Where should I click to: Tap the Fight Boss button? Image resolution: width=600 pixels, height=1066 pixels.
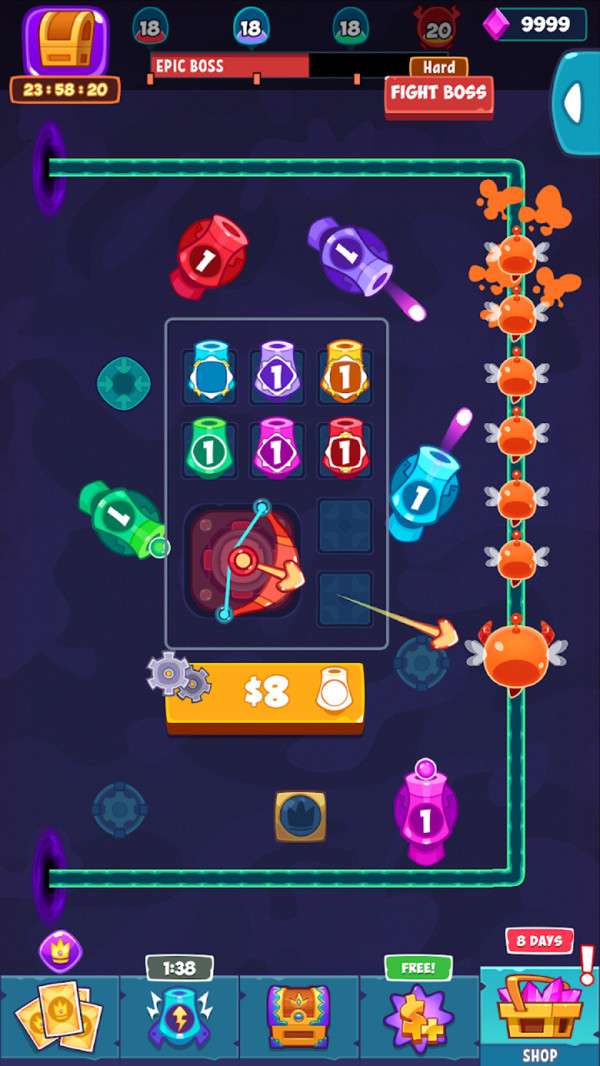(438, 95)
